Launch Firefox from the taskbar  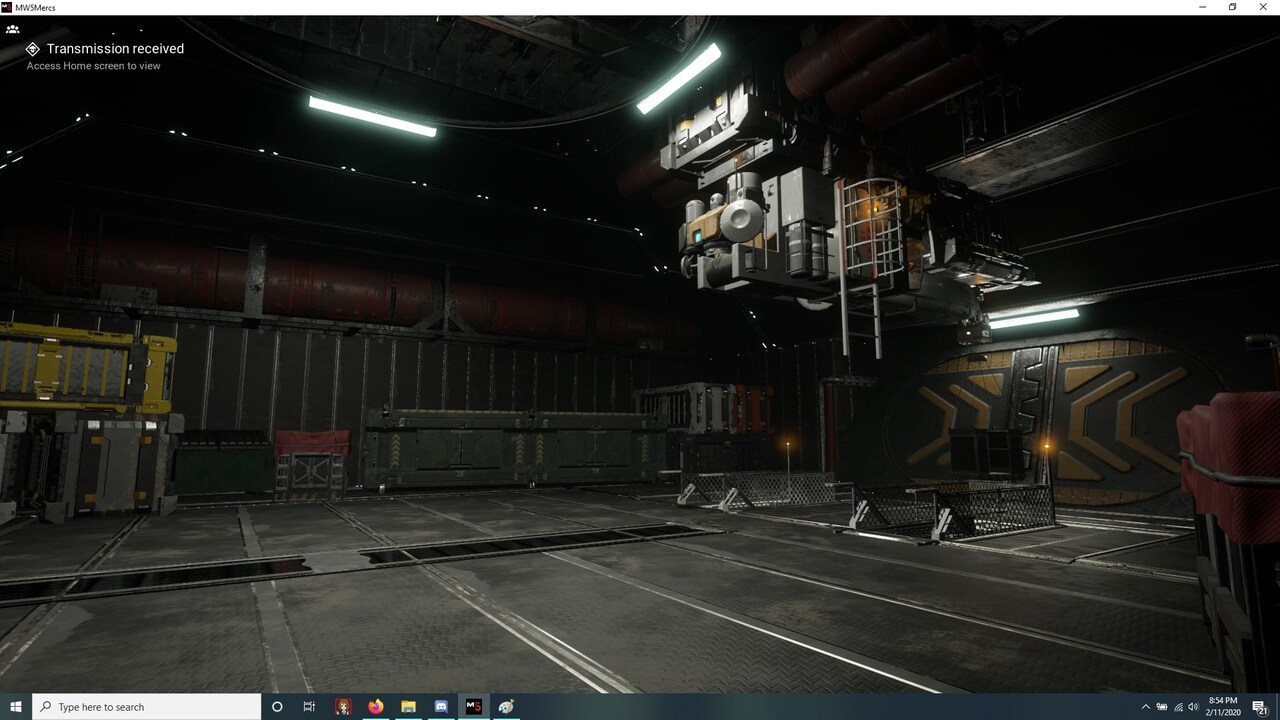click(375, 707)
